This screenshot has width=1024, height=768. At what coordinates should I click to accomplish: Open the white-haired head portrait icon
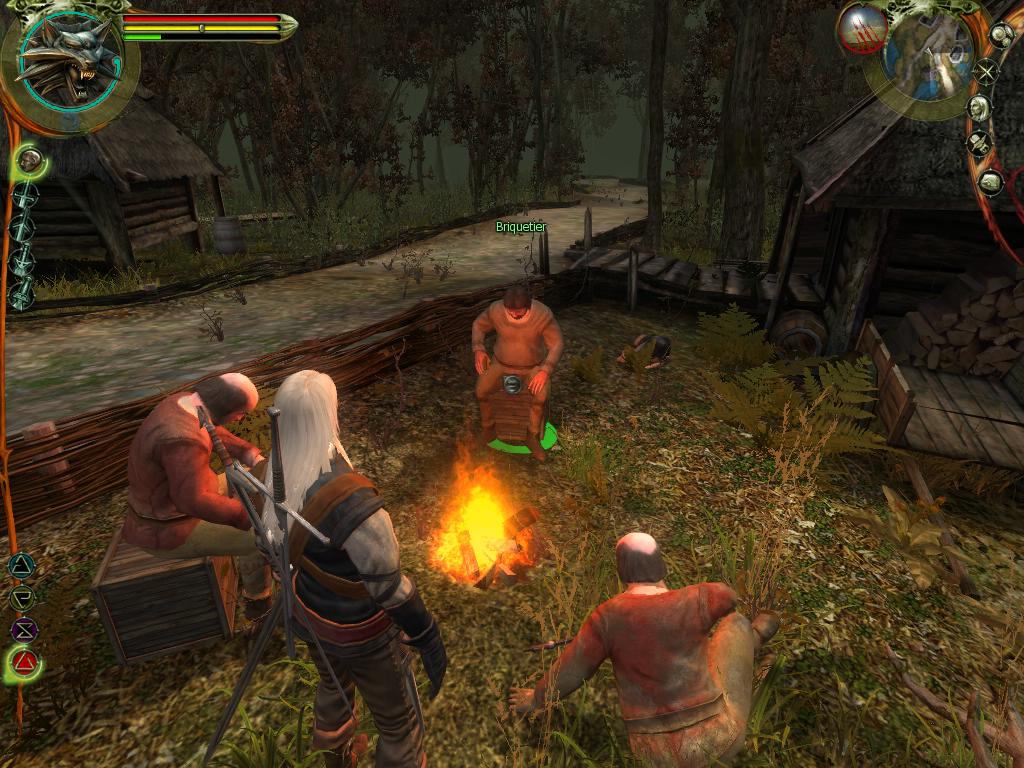coord(978,107)
